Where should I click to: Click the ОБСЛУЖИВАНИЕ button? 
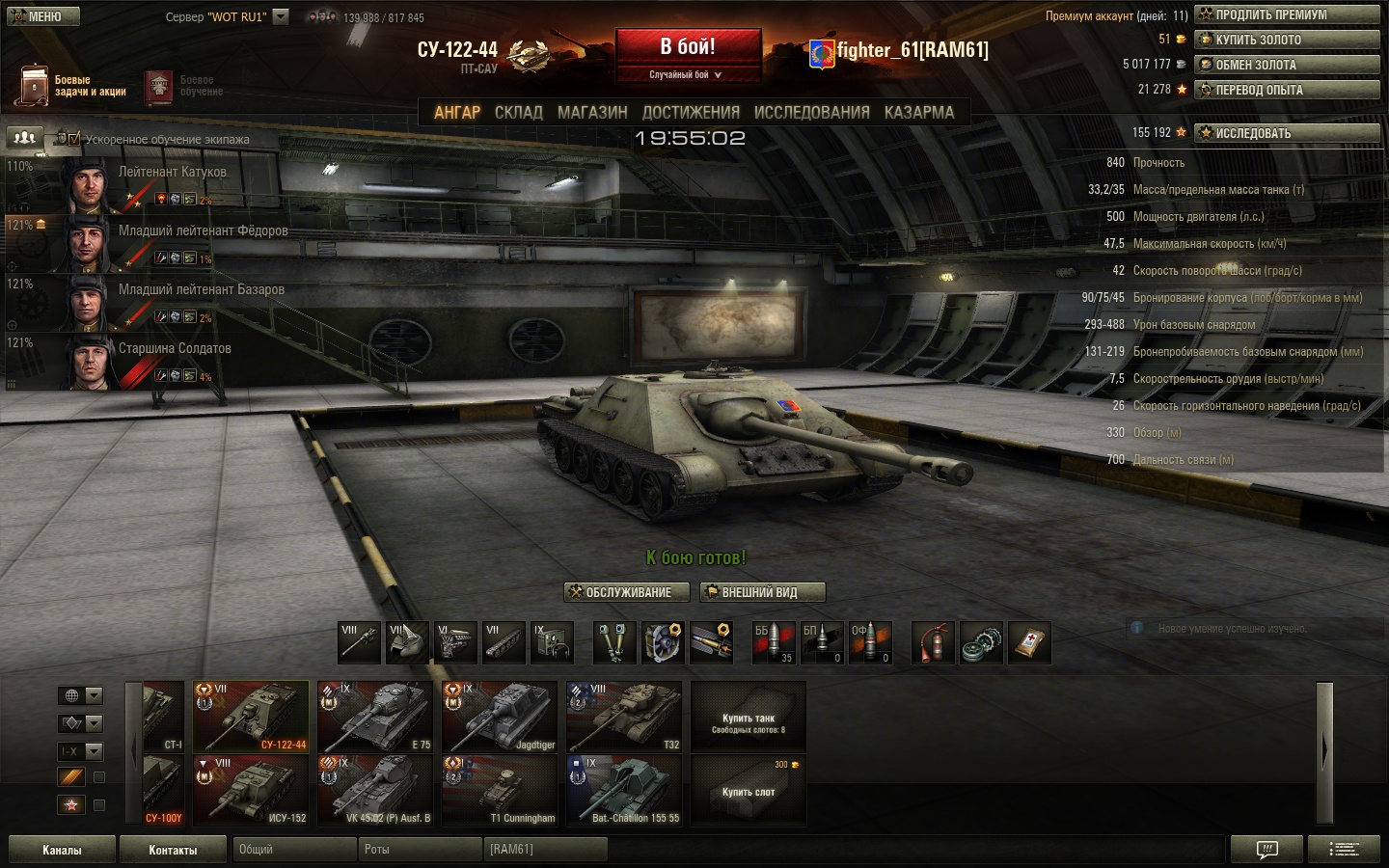[627, 592]
